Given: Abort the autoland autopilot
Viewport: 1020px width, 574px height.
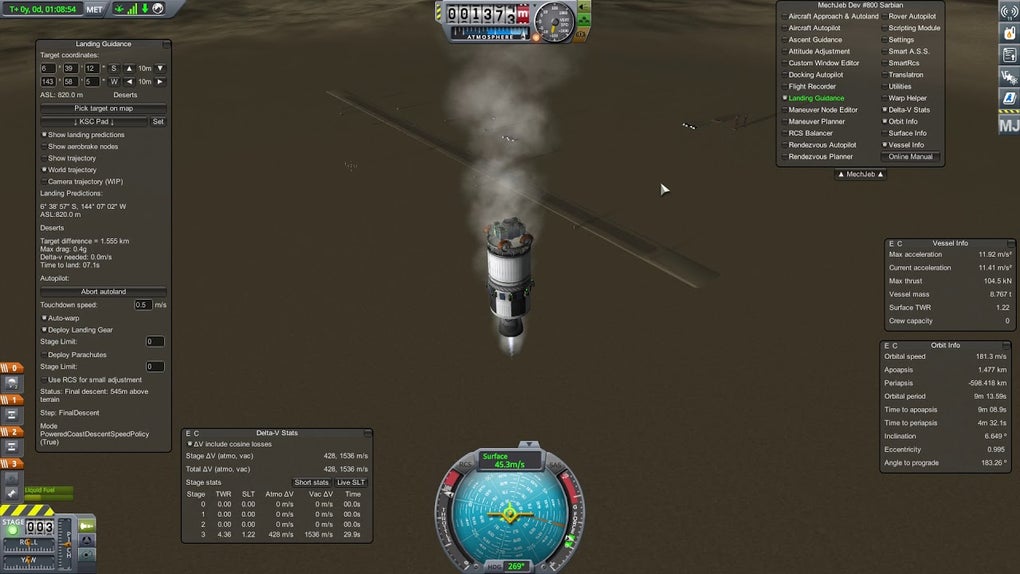Looking at the screenshot, I should (x=103, y=291).
